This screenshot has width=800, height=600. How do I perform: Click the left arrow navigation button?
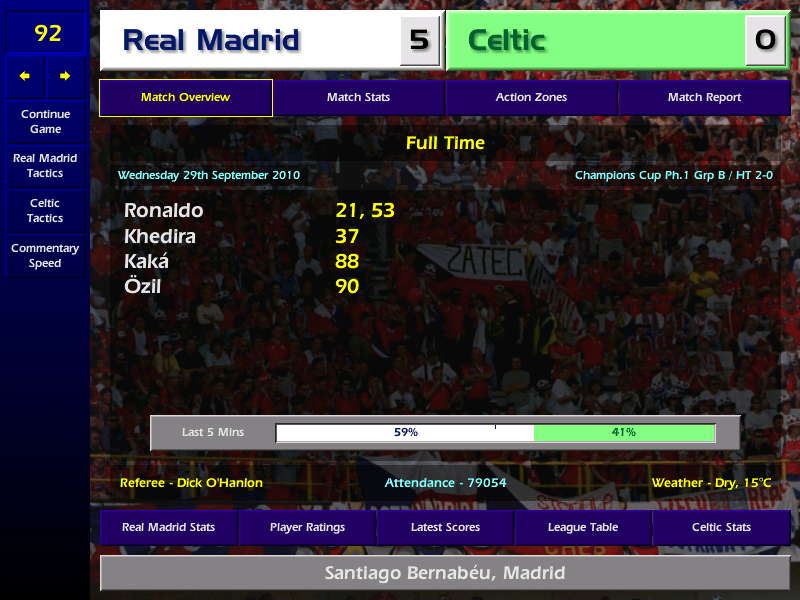25,76
